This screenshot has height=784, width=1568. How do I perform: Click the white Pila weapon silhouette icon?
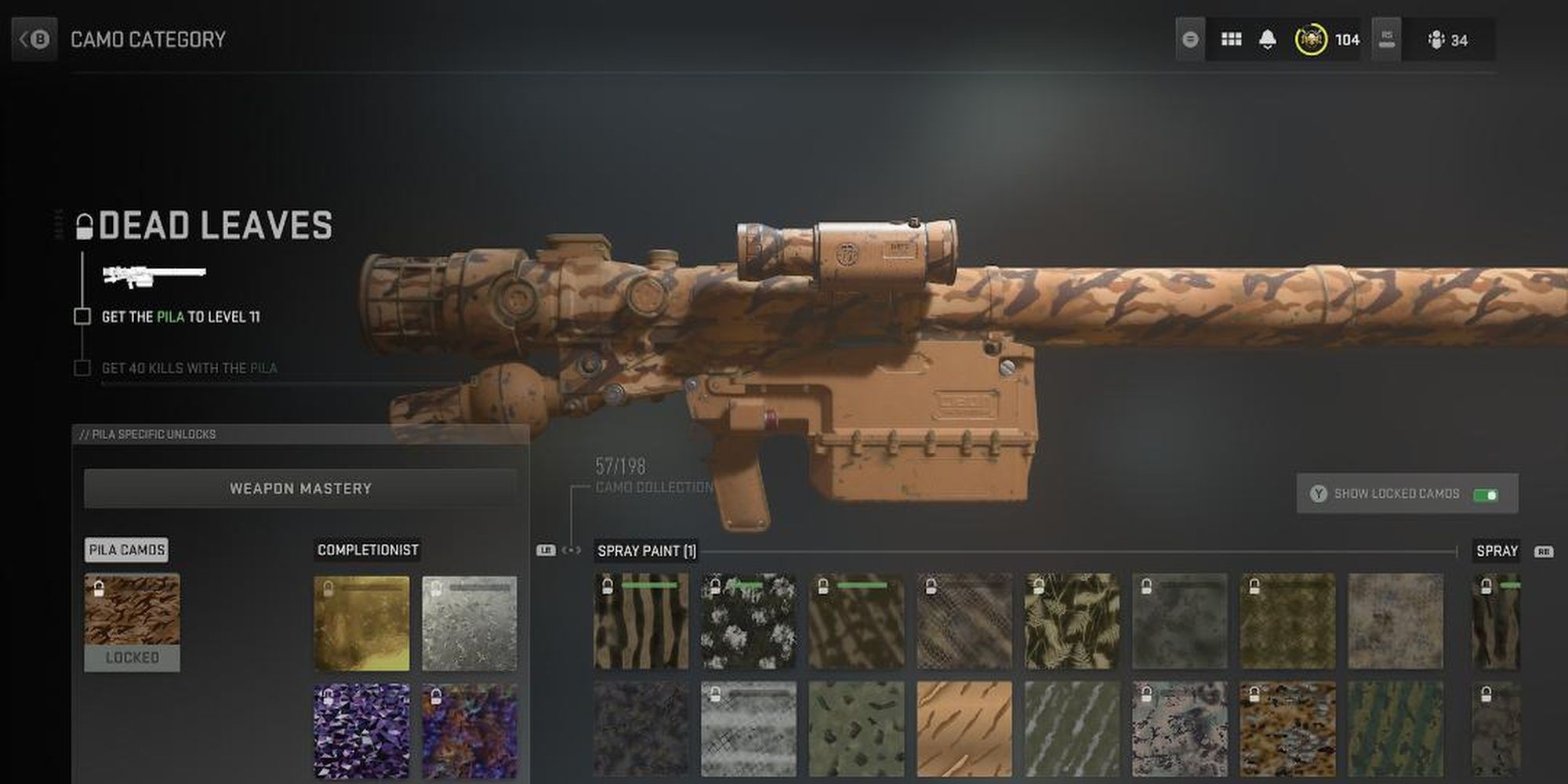click(x=153, y=274)
